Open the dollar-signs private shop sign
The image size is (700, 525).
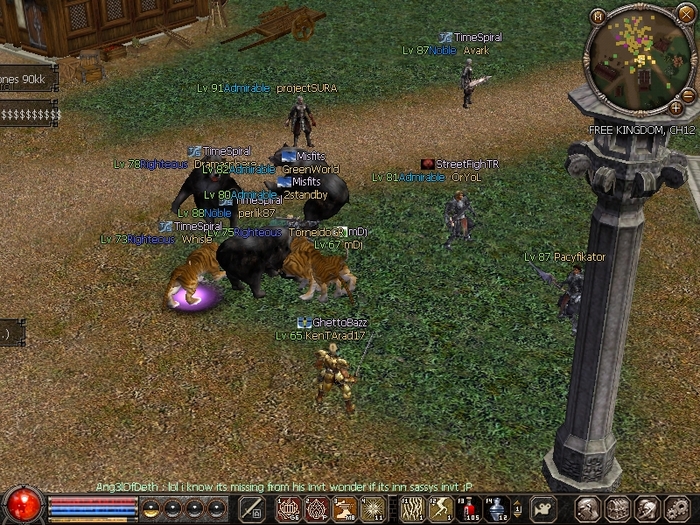click(28, 115)
